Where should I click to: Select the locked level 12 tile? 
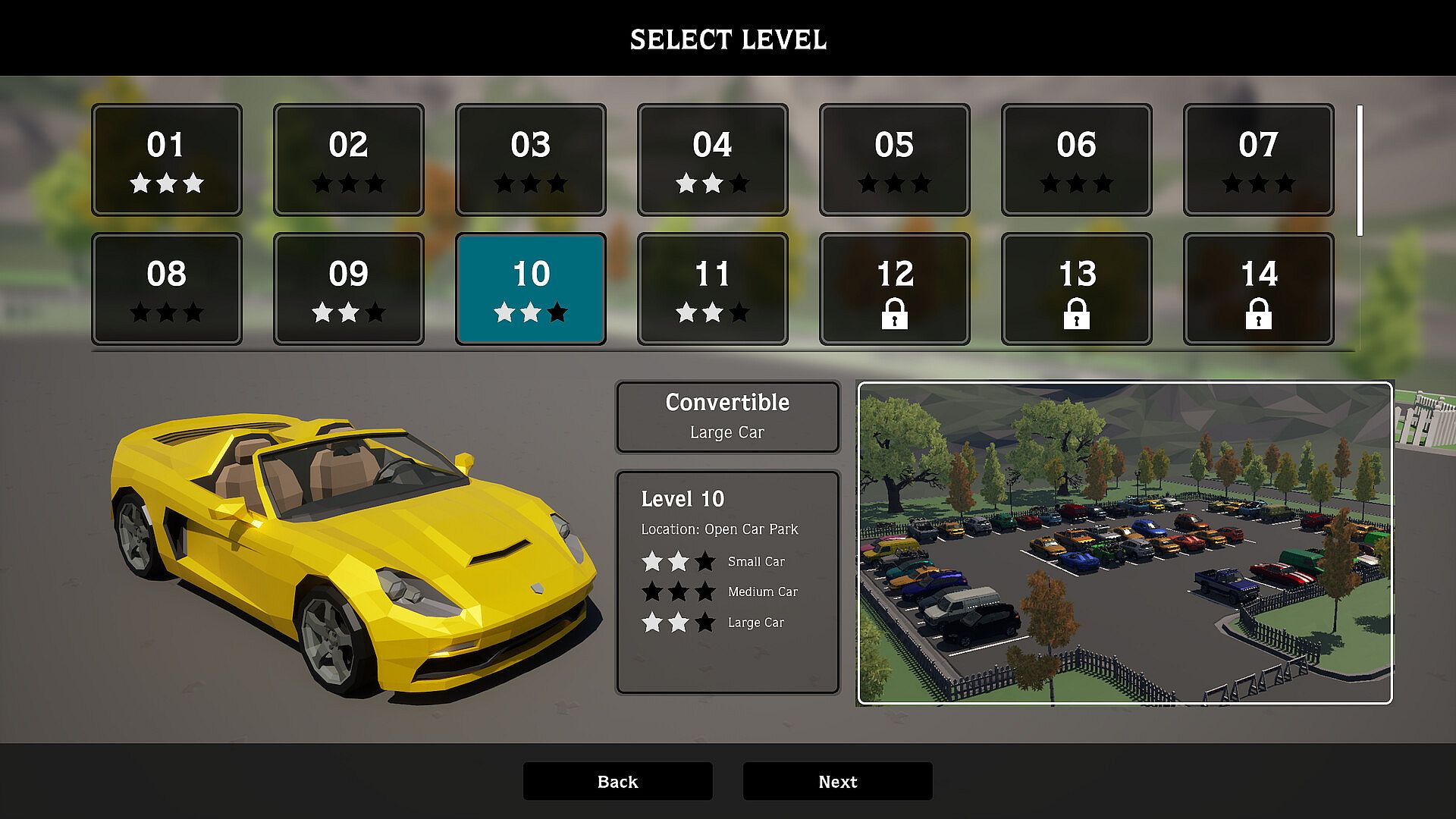(895, 289)
